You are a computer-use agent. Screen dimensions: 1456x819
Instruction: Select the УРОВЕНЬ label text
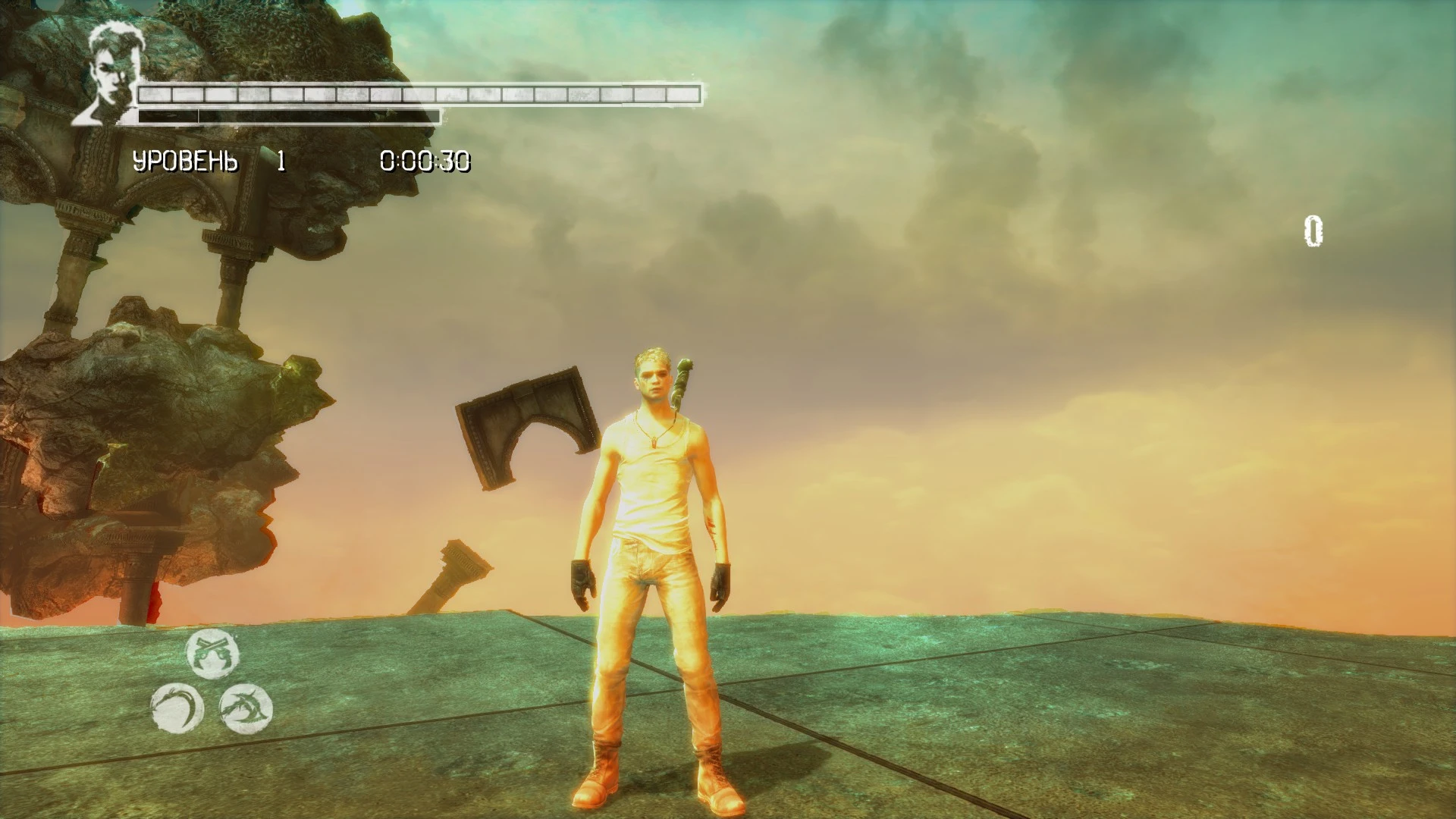184,160
